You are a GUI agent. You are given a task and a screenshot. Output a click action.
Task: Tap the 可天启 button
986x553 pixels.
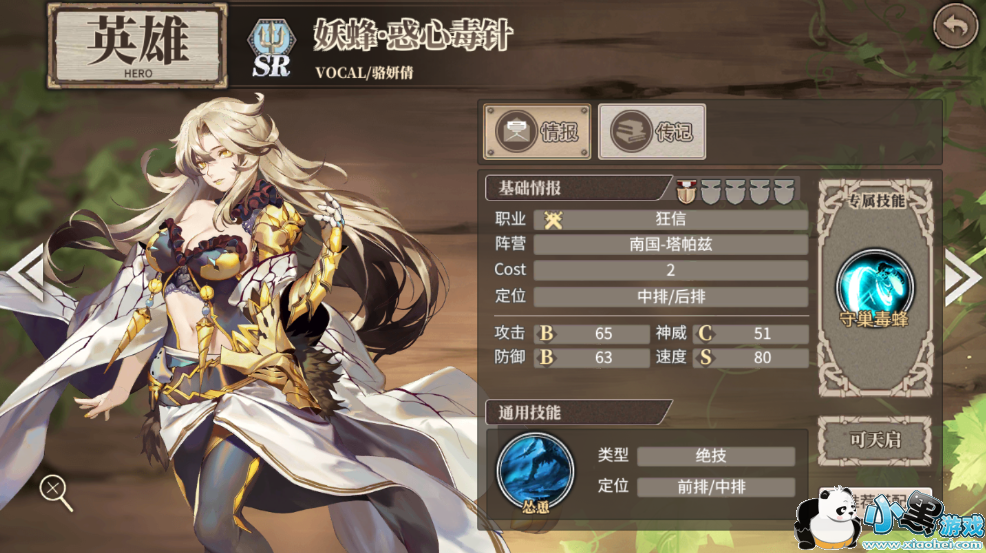(875, 440)
